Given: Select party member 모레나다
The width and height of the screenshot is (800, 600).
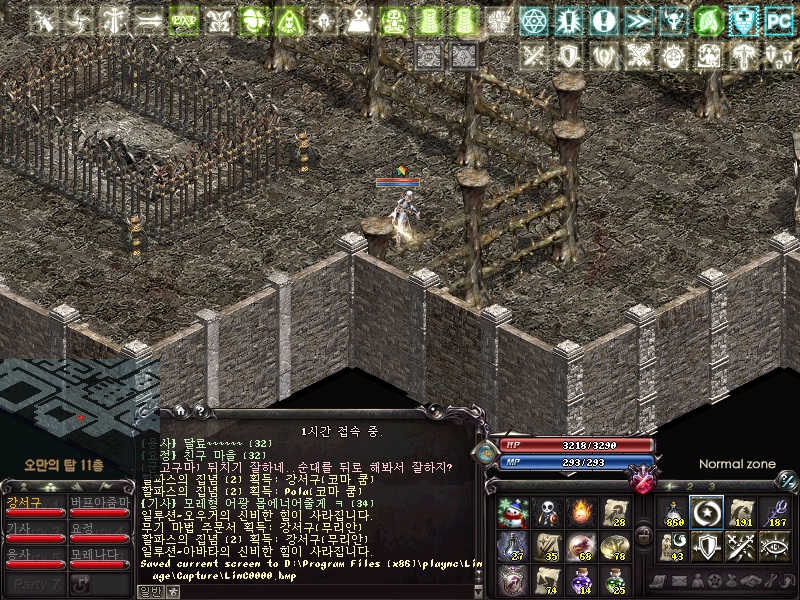Looking at the screenshot, I should [98, 557].
